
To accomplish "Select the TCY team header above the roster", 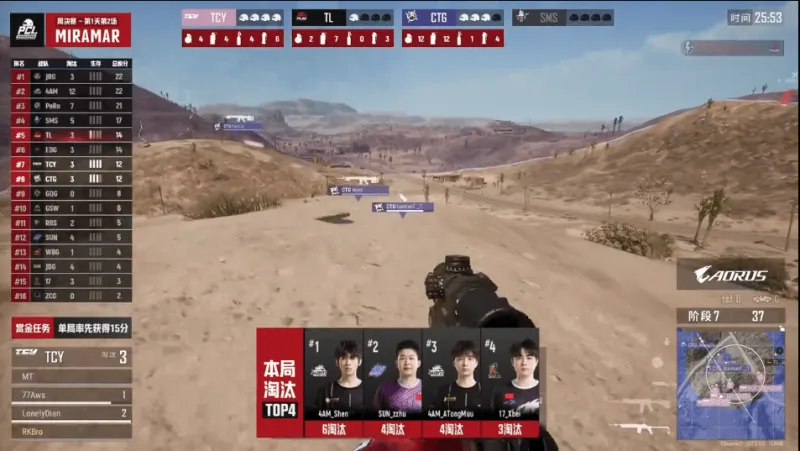I will tap(70, 356).
